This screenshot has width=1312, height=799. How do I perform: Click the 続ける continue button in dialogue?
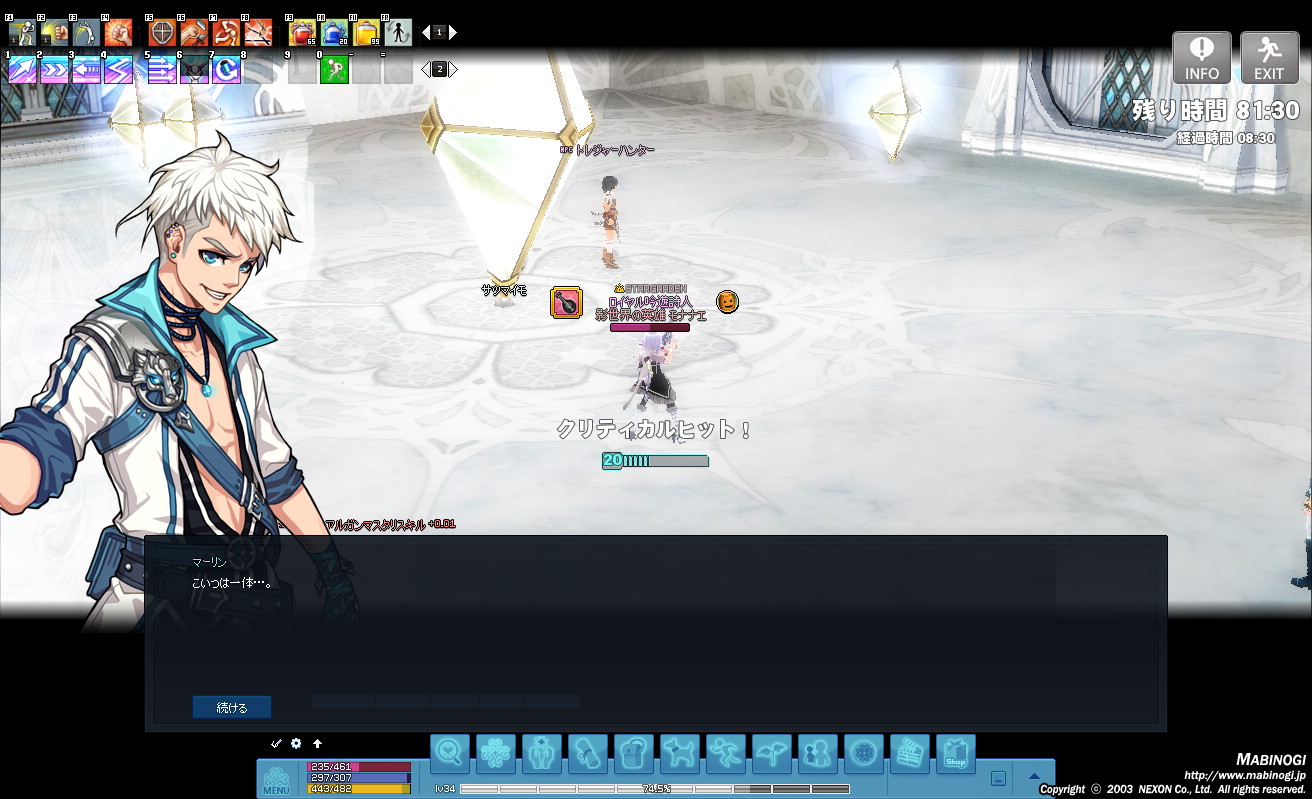tap(231, 707)
